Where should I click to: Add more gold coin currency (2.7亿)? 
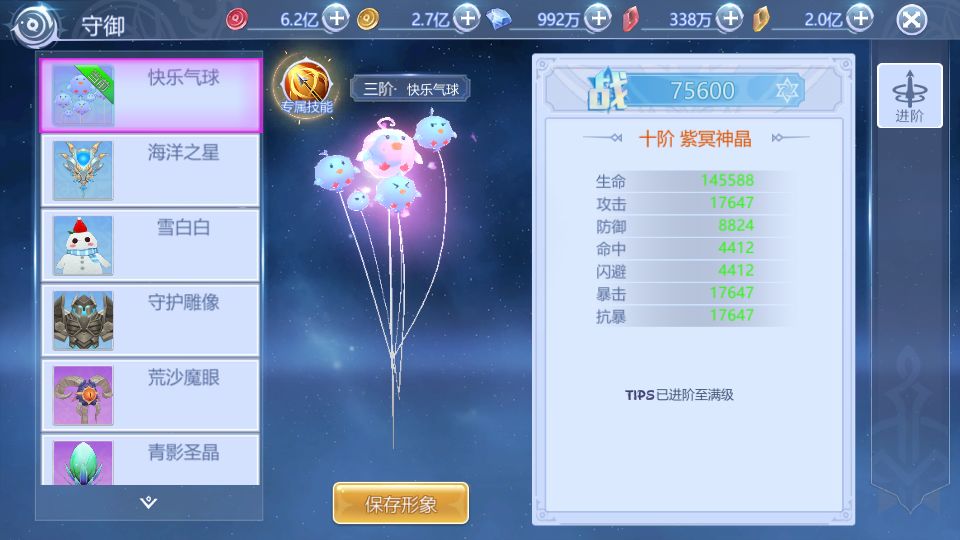[x=467, y=18]
